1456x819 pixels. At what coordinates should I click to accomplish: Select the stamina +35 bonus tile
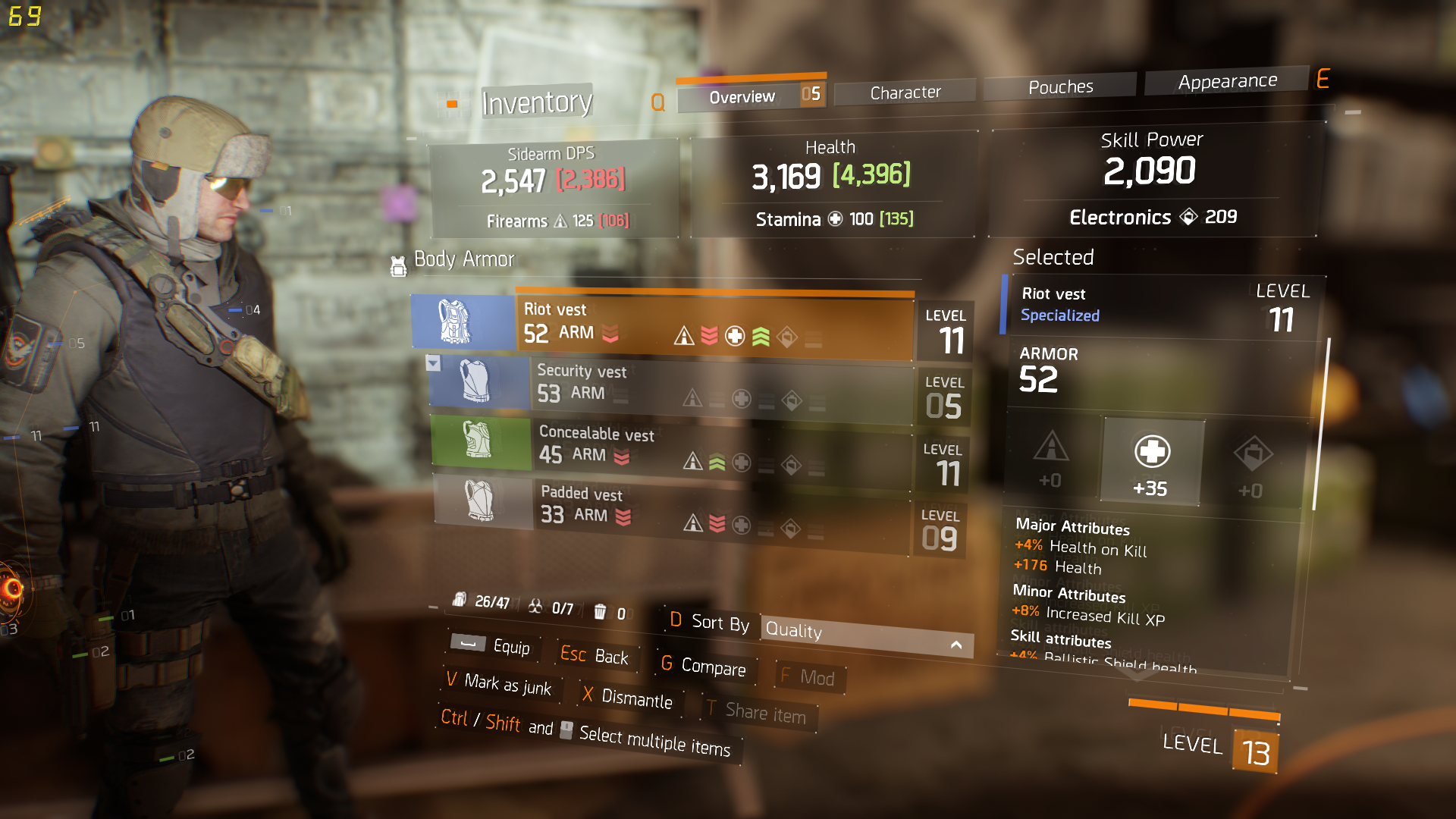tap(1151, 463)
